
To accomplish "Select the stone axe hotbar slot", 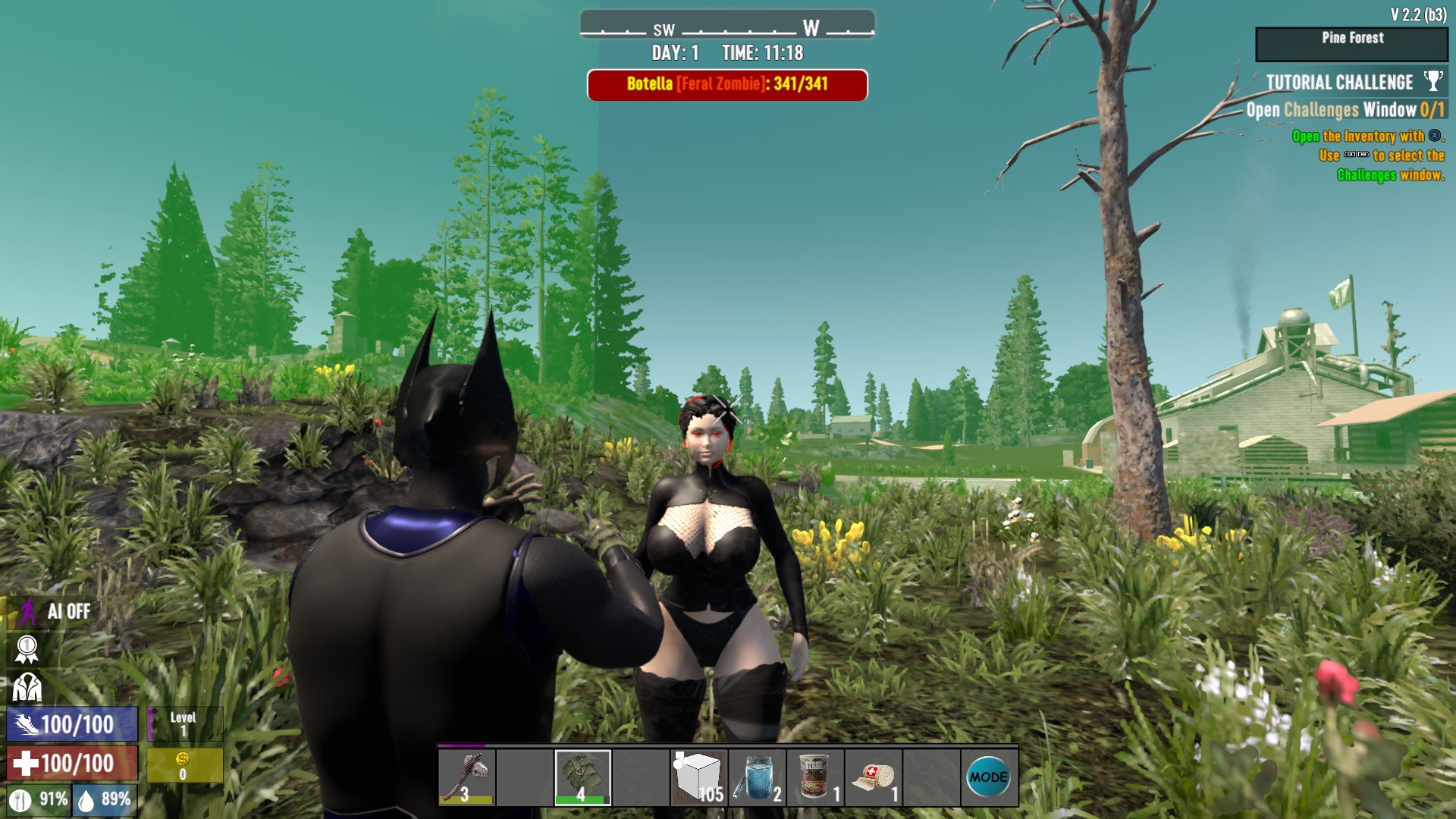I will click(467, 777).
